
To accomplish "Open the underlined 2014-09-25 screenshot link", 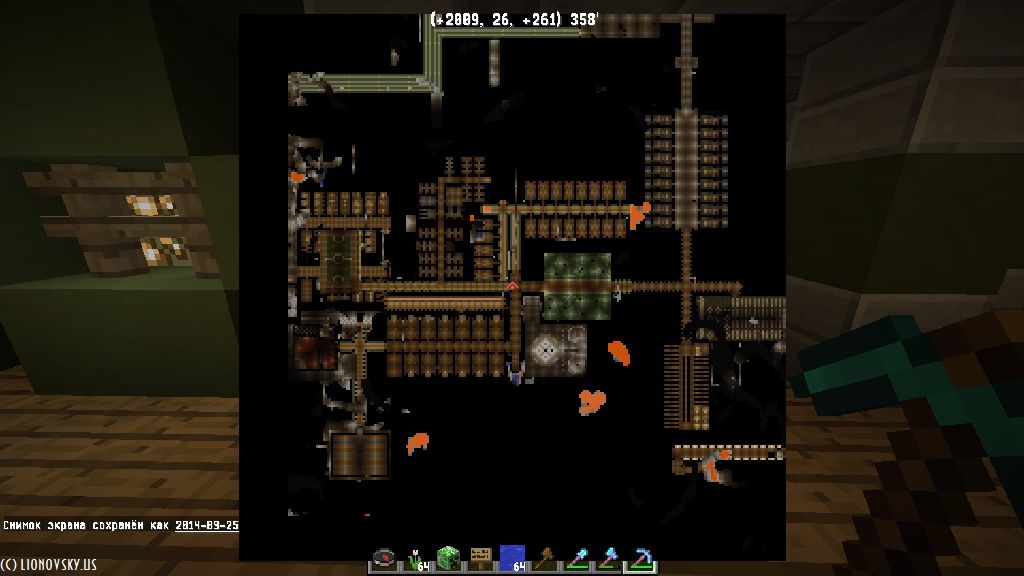I will point(206,525).
